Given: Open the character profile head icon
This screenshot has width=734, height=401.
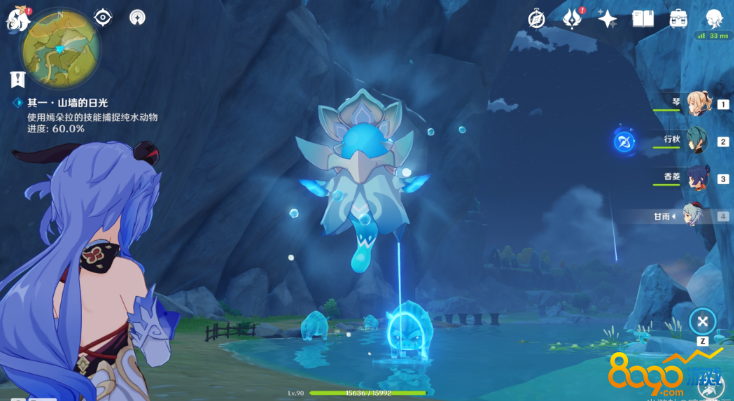Looking at the screenshot, I should click(x=714, y=18).
